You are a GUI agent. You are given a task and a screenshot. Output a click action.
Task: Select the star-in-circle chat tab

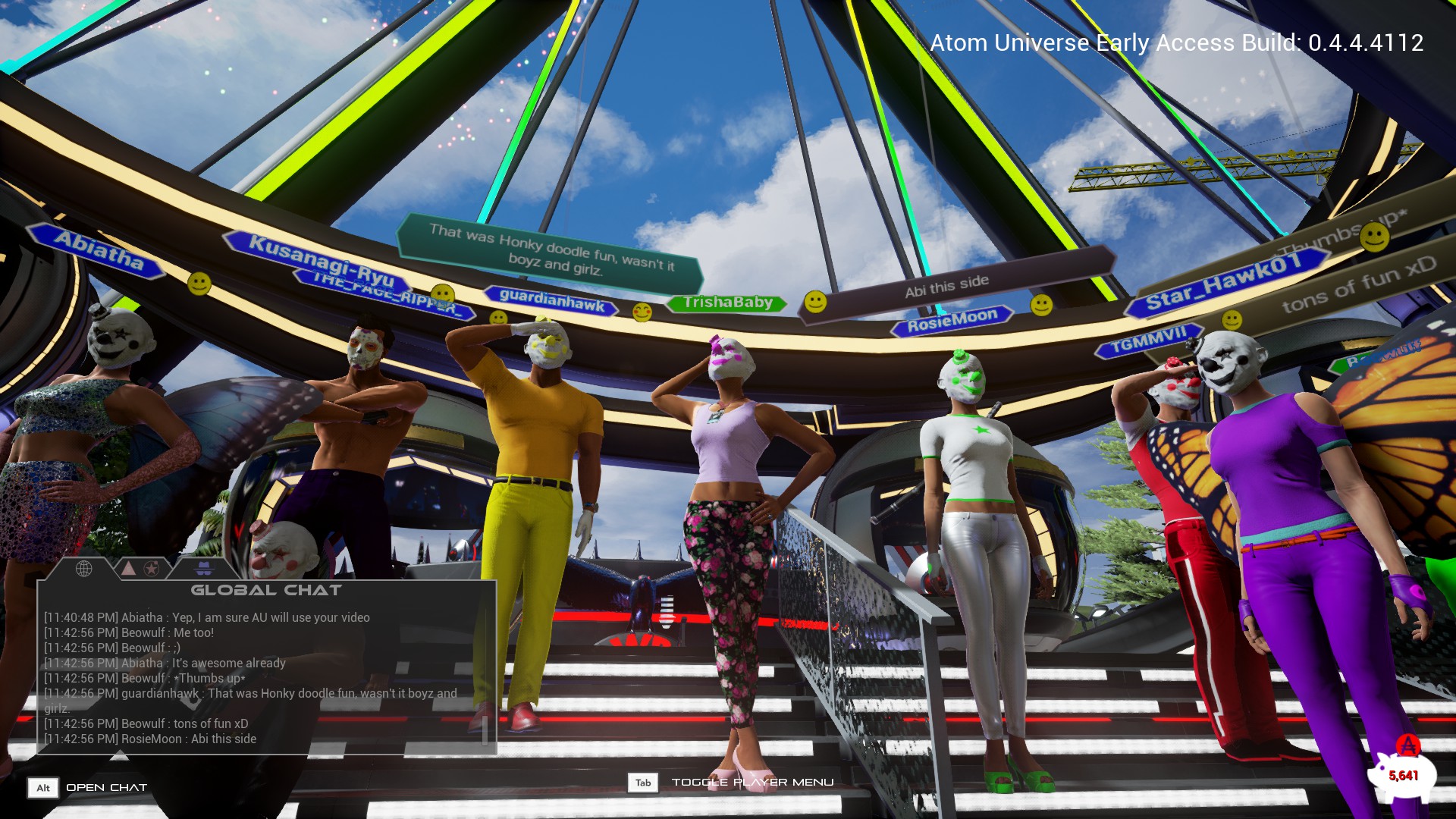(152, 568)
